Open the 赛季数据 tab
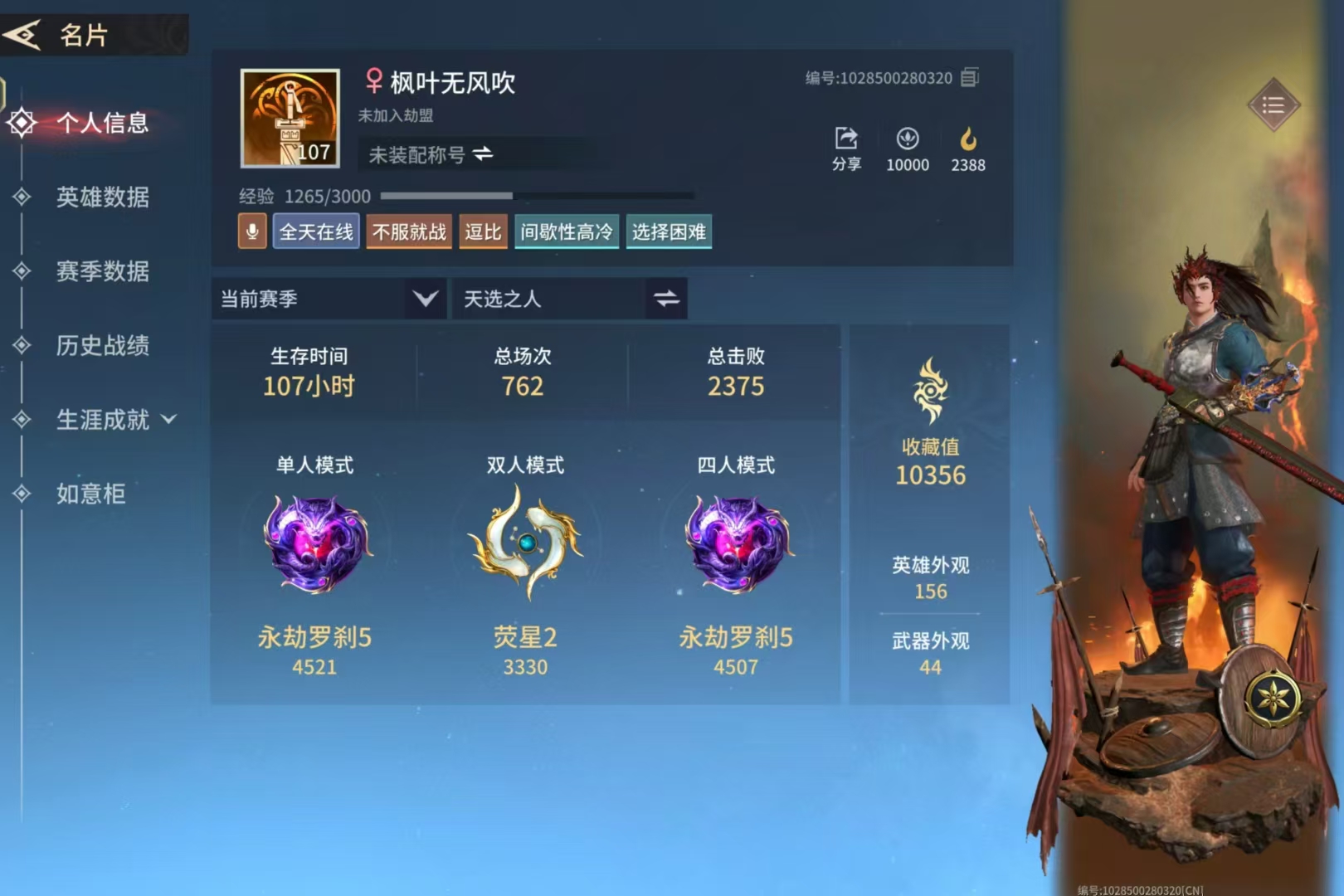Image resolution: width=1344 pixels, height=896 pixels. pos(102,271)
